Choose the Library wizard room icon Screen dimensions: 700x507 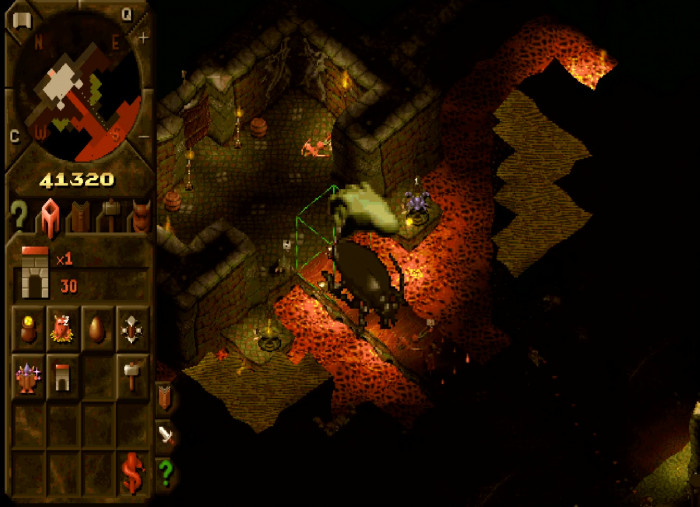click(29, 376)
